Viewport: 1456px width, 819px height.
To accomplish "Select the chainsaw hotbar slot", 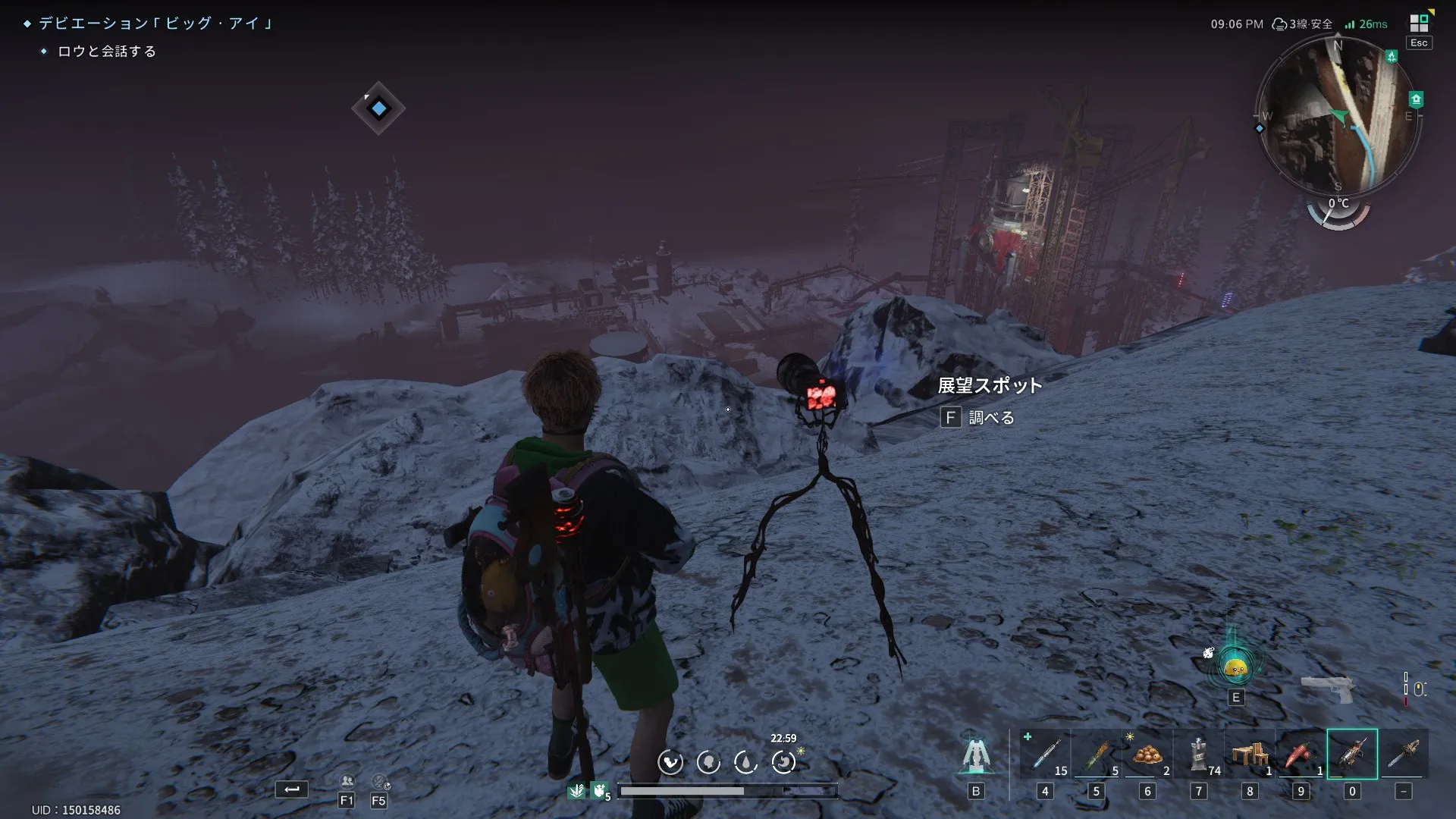I will (1404, 754).
